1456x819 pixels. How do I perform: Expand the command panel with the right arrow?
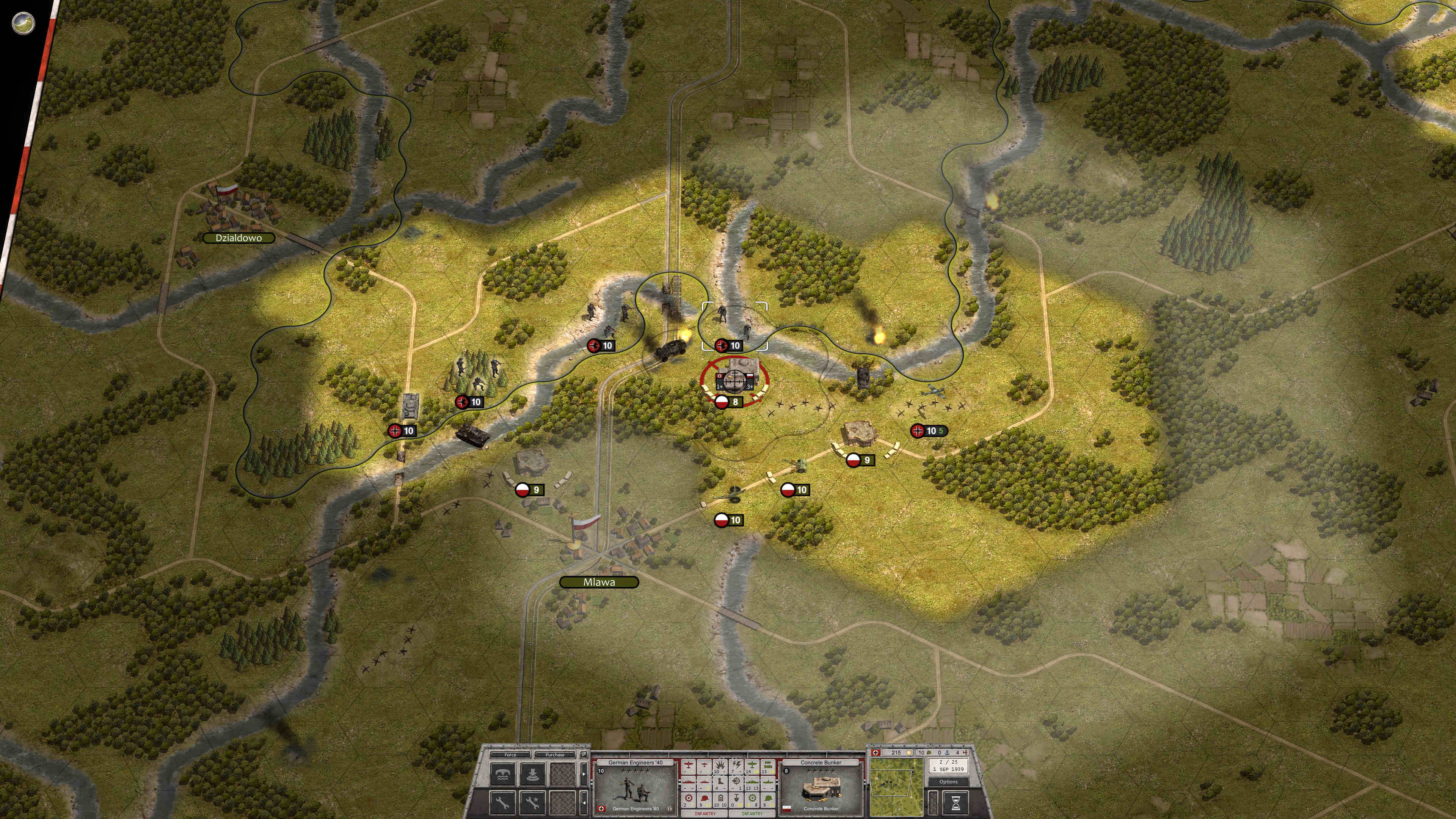(583, 774)
